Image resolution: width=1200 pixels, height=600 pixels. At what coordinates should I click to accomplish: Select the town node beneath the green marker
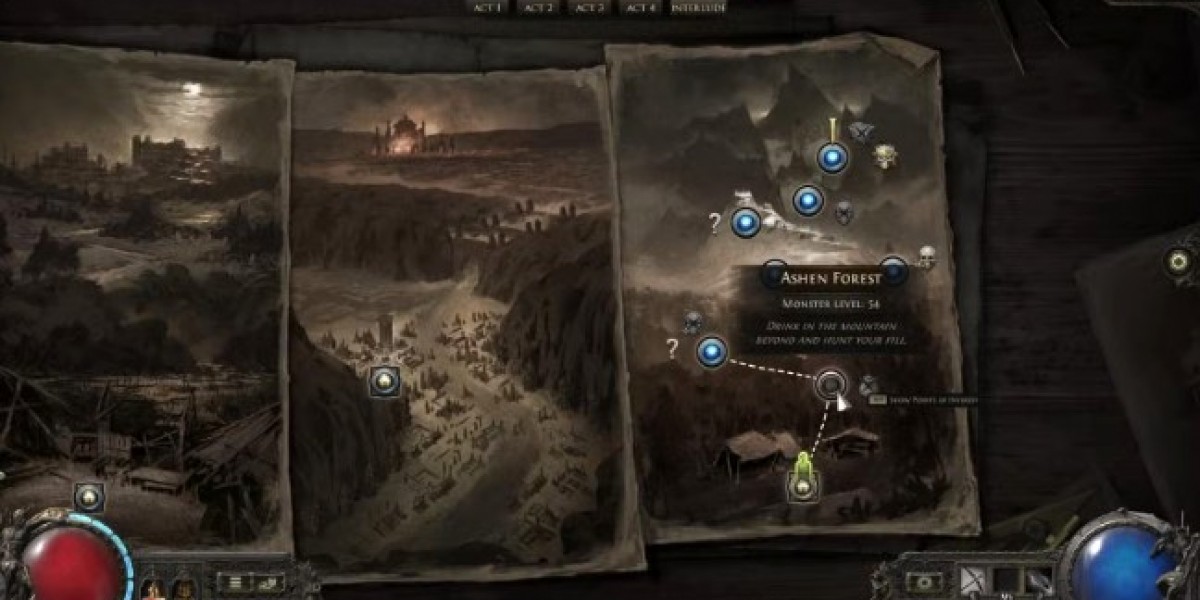(802, 487)
